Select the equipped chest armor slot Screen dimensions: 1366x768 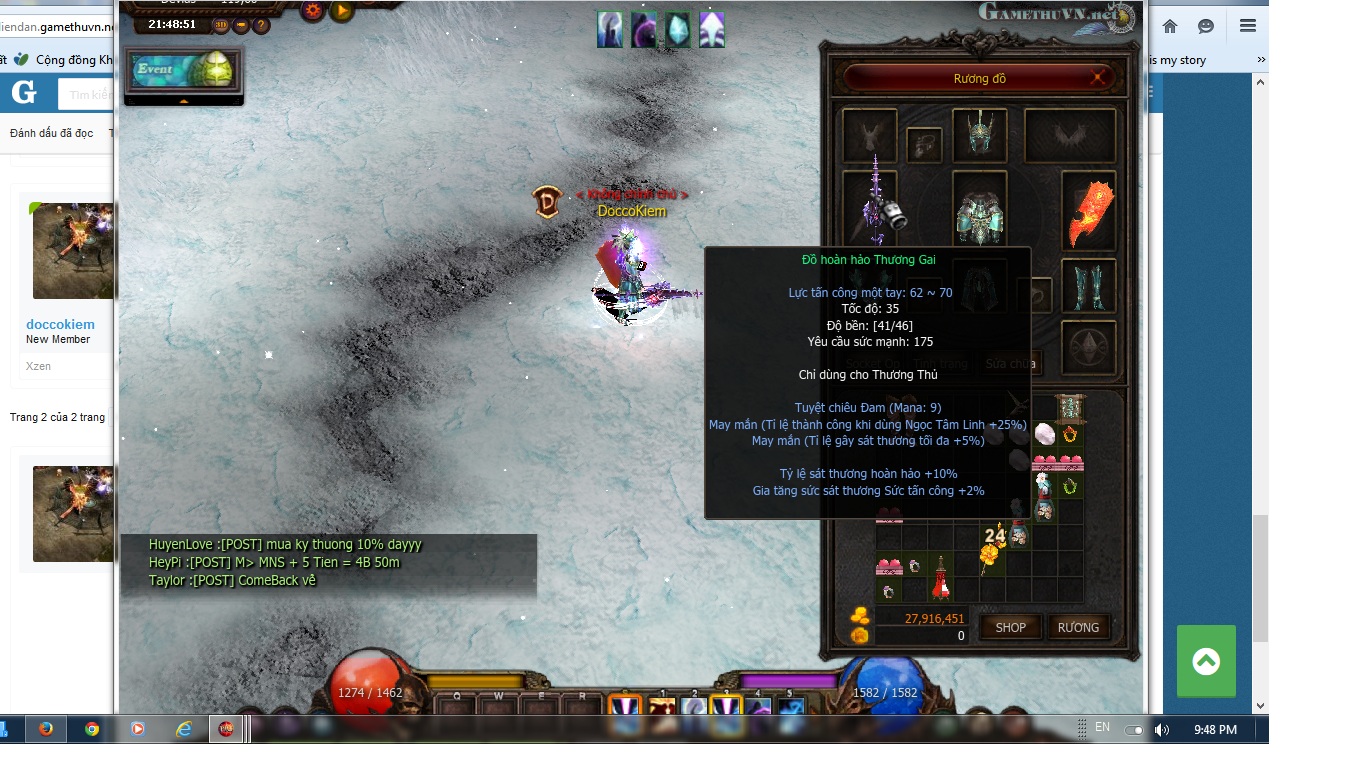pos(979,211)
